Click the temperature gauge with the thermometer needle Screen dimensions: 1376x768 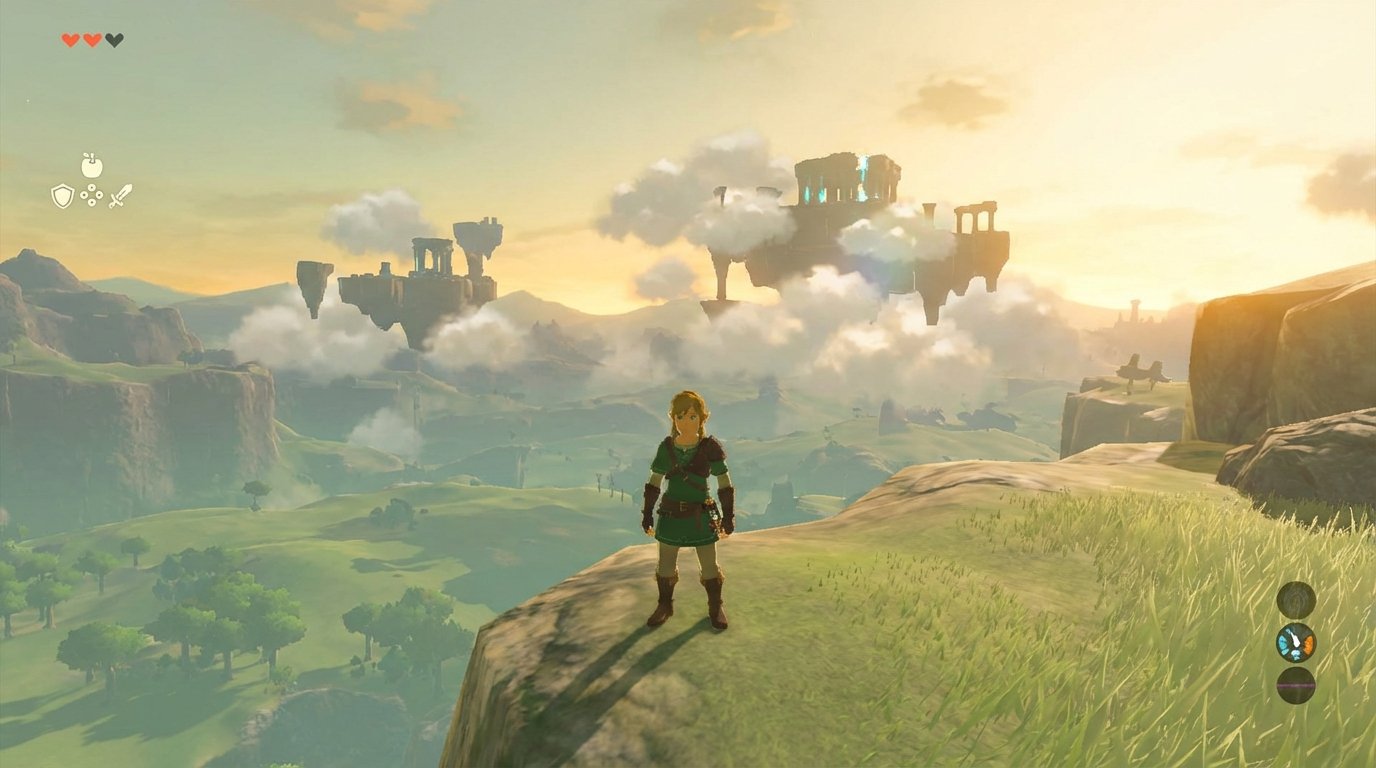[1296, 642]
